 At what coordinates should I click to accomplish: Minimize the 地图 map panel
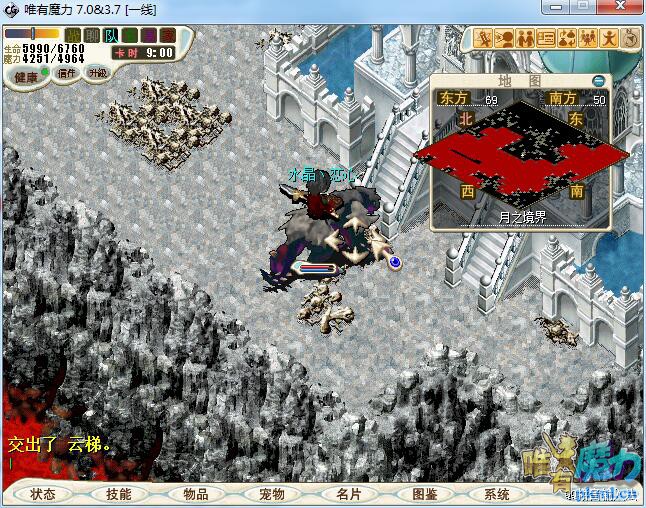(599, 80)
